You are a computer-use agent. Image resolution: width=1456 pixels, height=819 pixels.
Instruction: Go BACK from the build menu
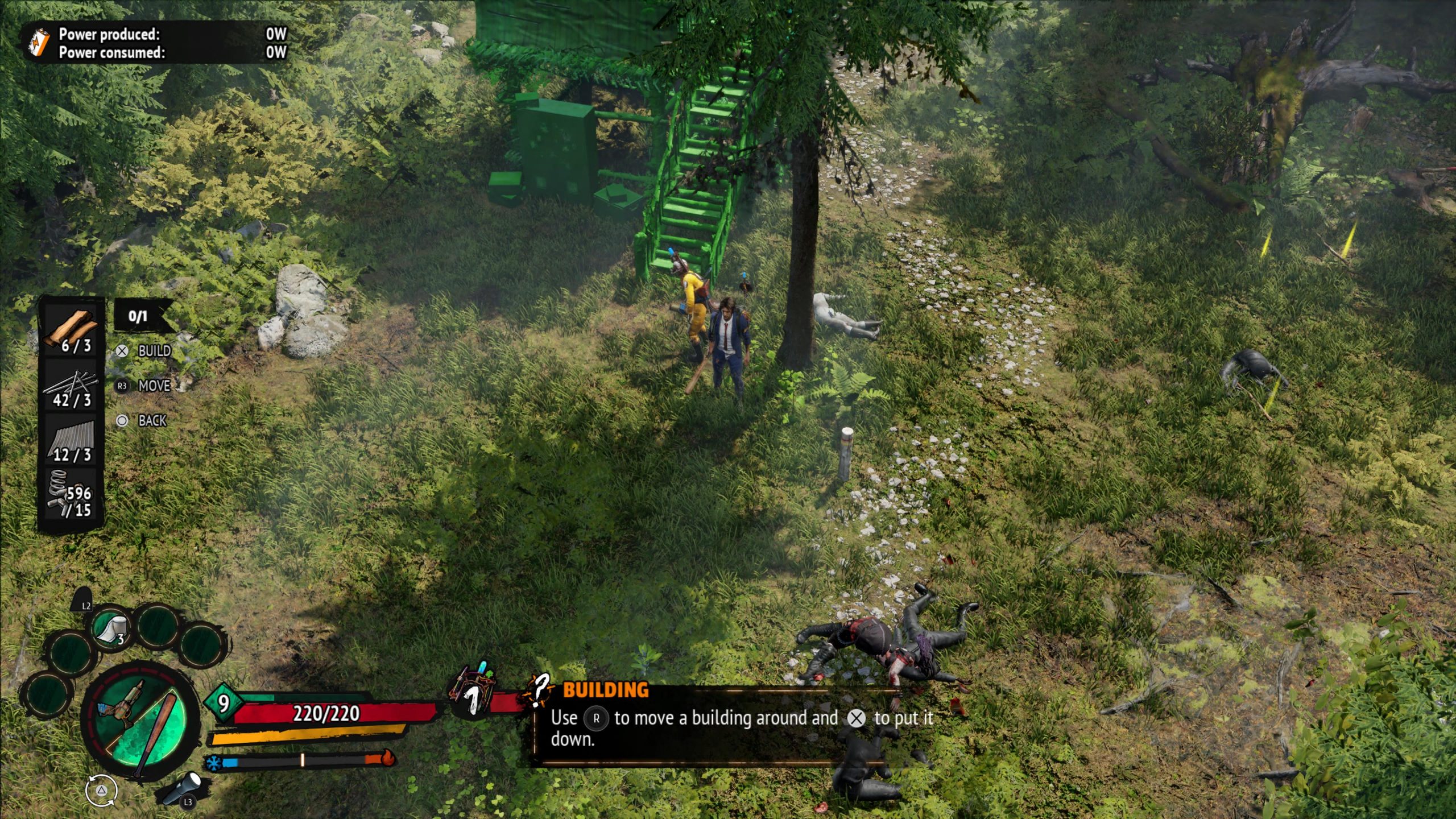143,421
